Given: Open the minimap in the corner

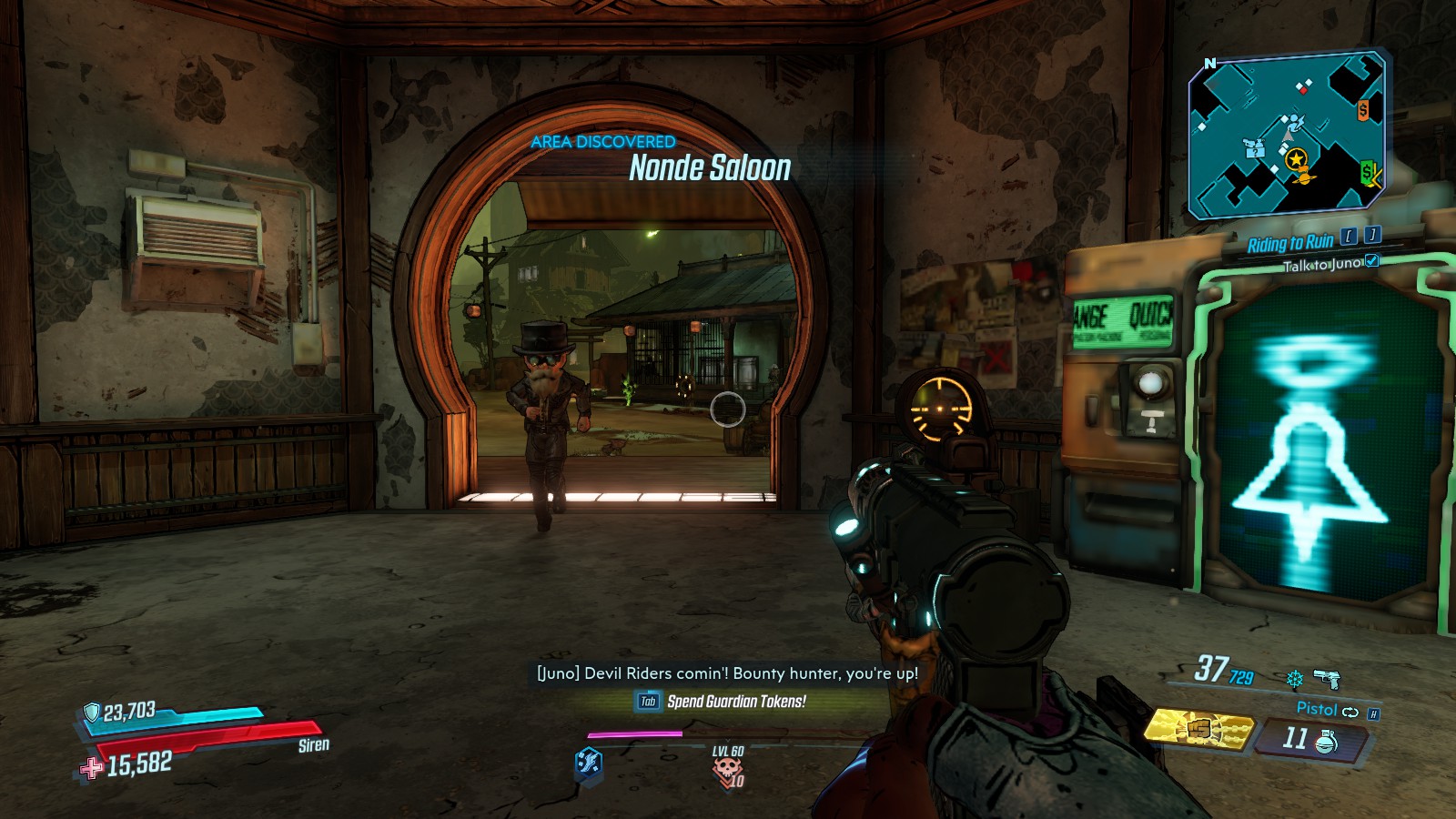Looking at the screenshot, I should 1287,136.
